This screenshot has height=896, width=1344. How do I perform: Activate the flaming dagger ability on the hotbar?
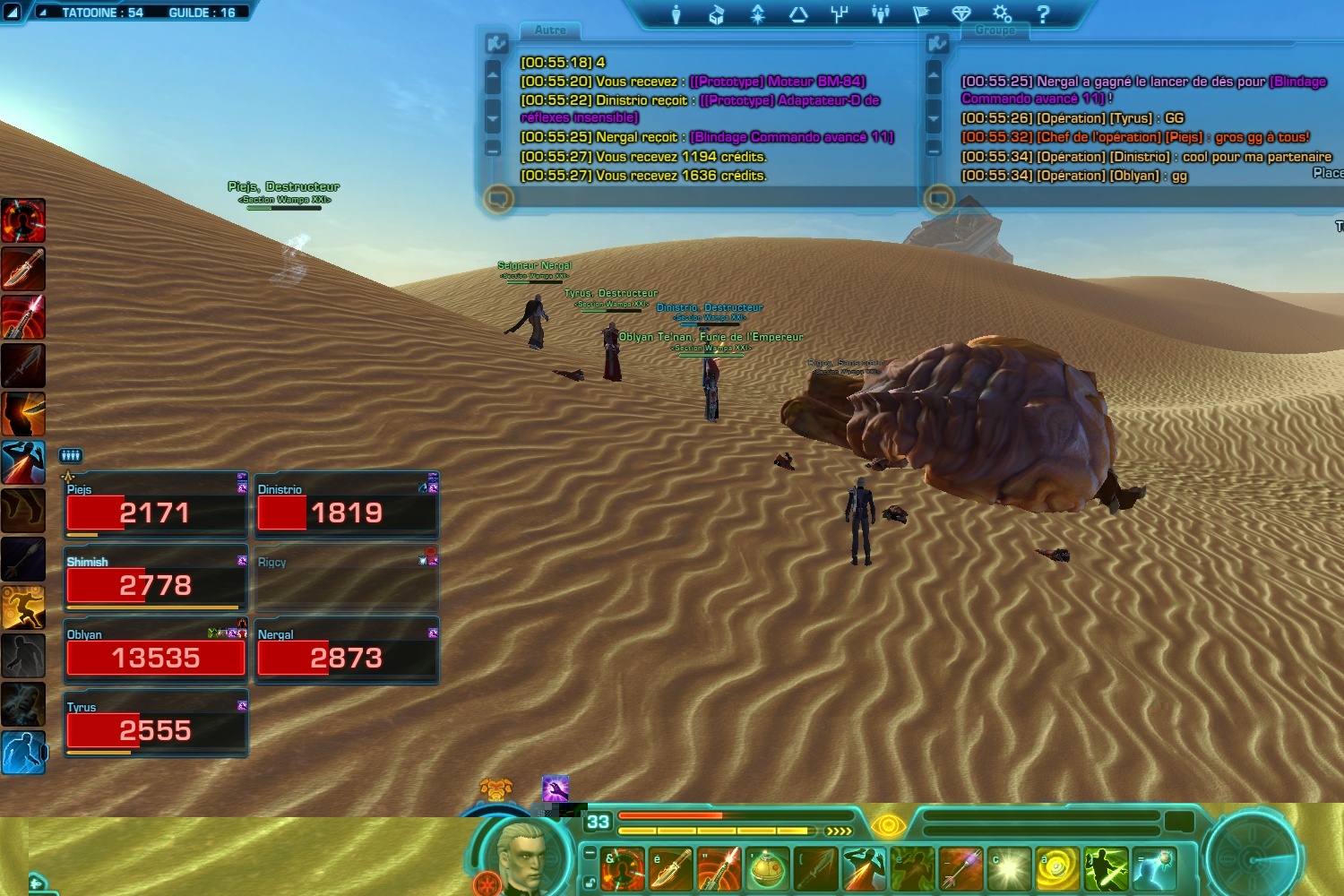671,869
